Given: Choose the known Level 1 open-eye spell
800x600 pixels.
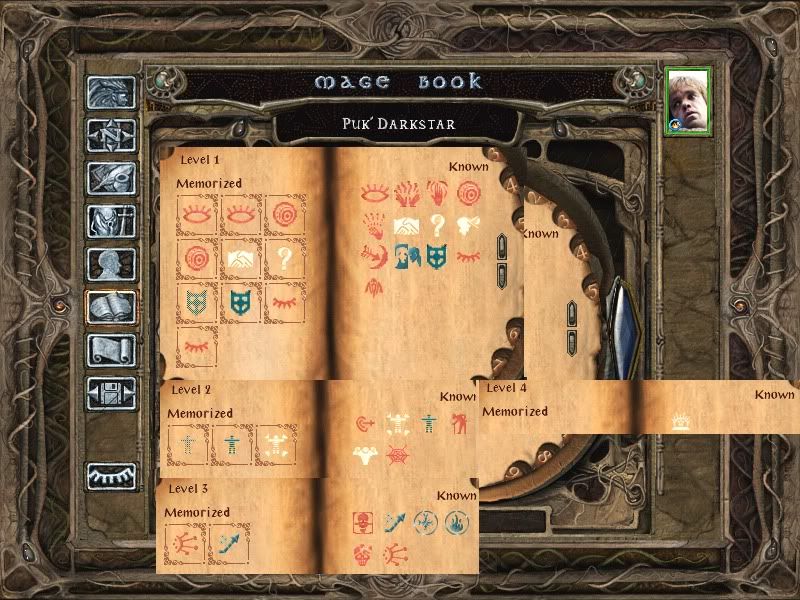Looking at the screenshot, I should pyautogui.click(x=375, y=192).
